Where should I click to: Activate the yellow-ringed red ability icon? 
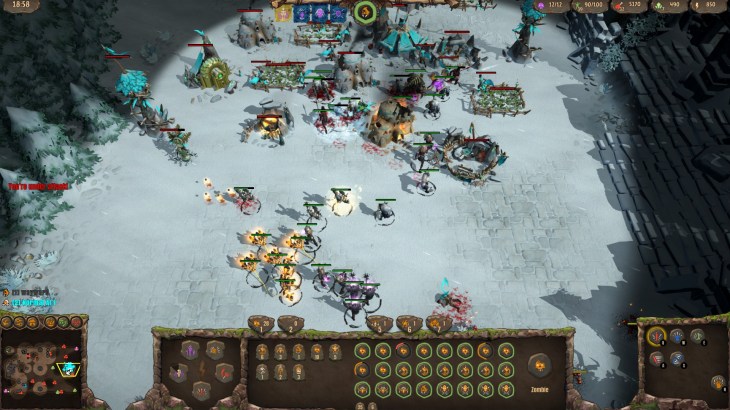click(656, 337)
